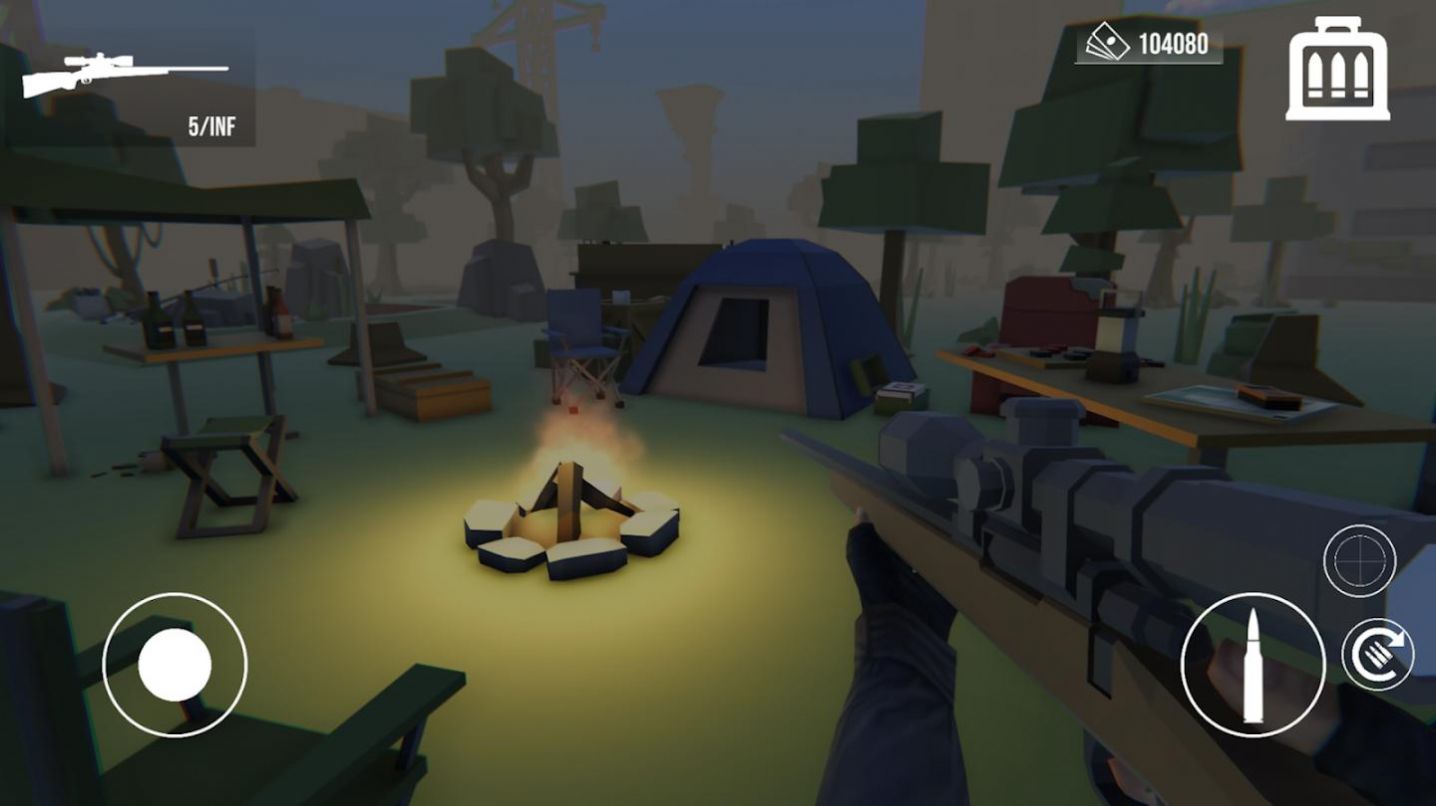Select the sniper rifle weapon icon
Screen dimensions: 1436x806
tap(125, 77)
